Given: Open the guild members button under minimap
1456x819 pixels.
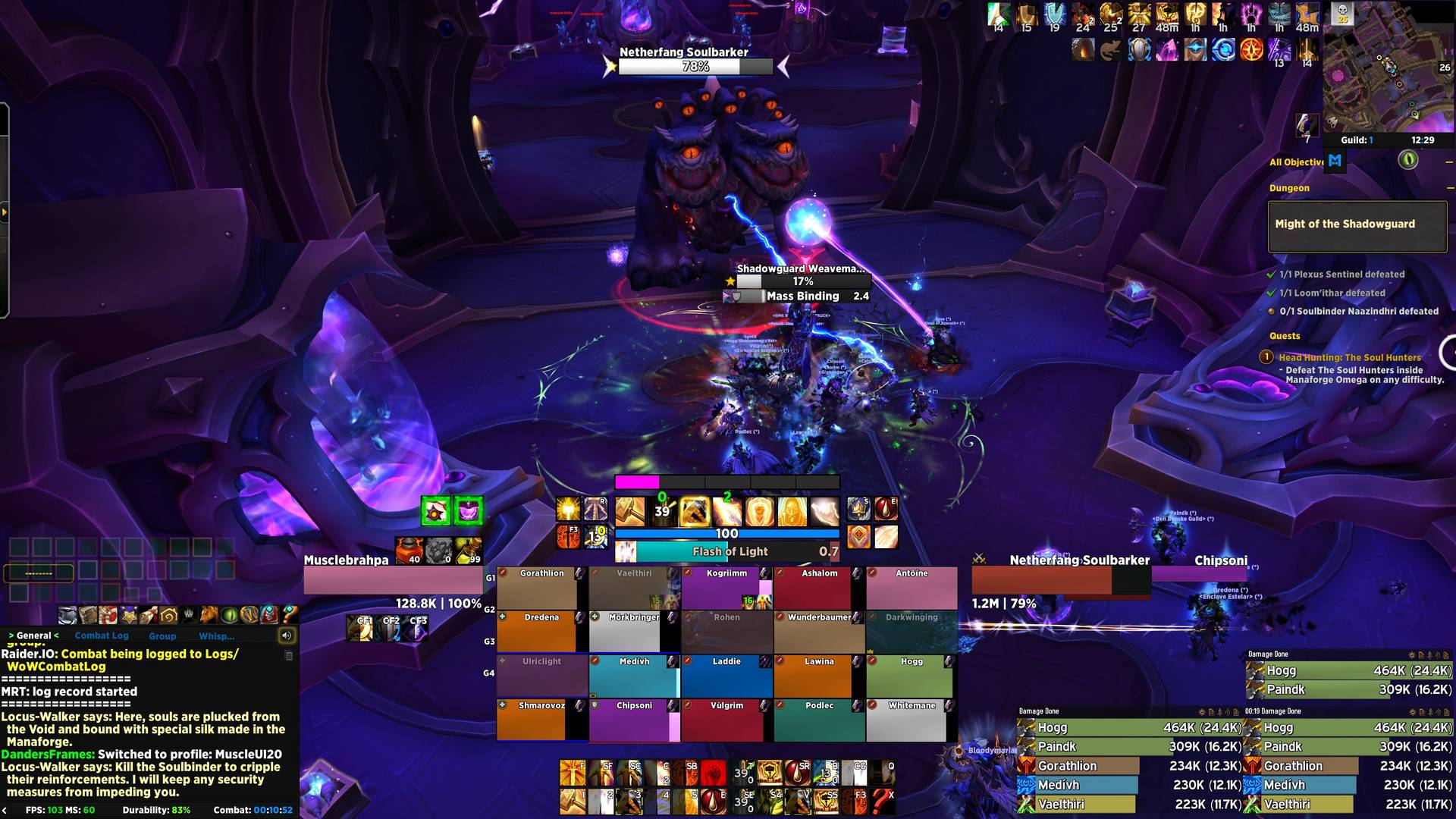Looking at the screenshot, I should click(1357, 140).
